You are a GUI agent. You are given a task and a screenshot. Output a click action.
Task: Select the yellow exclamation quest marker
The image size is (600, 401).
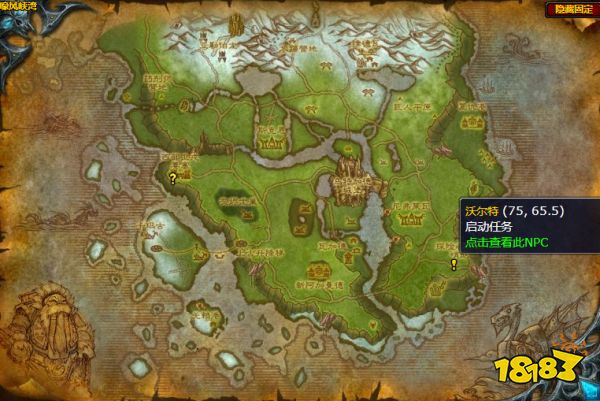(x=454, y=265)
